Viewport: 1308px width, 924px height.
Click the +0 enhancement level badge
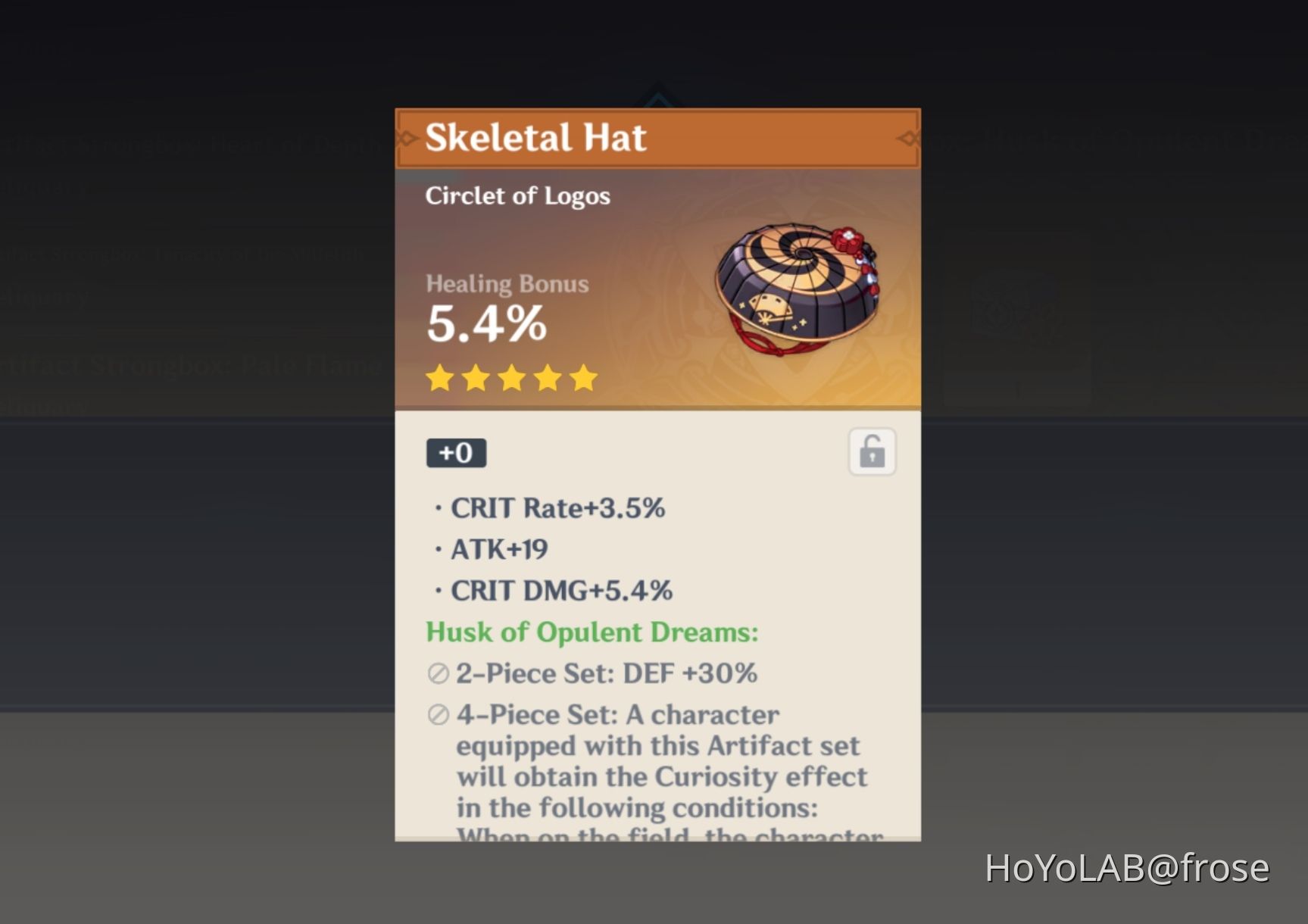[x=456, y=452]
